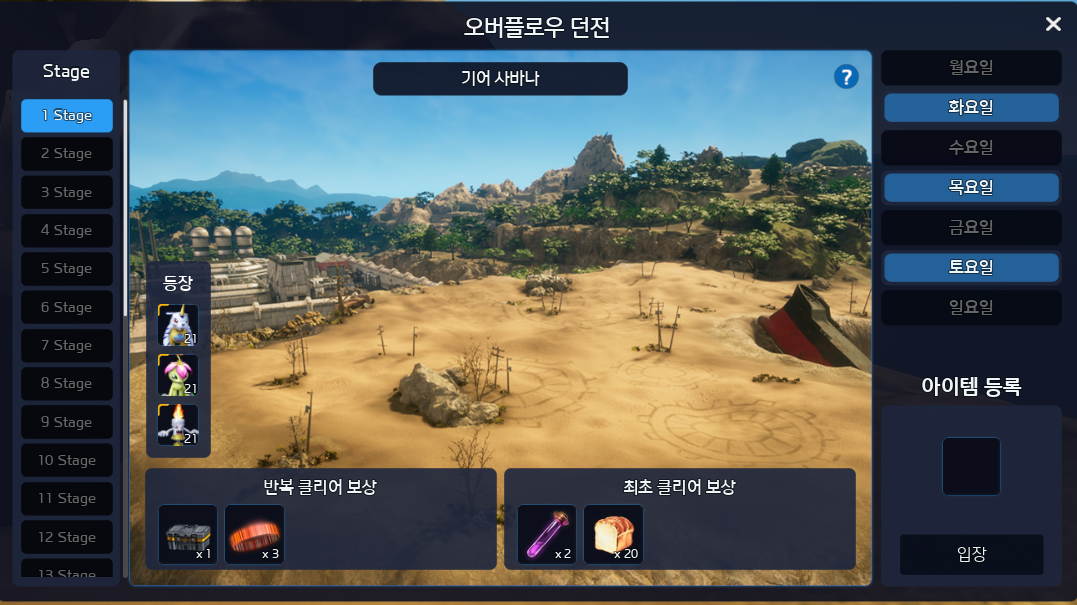Pick 12 Stage in the stage list
This screenshot has height=605, width=1077.
[67, 537]
